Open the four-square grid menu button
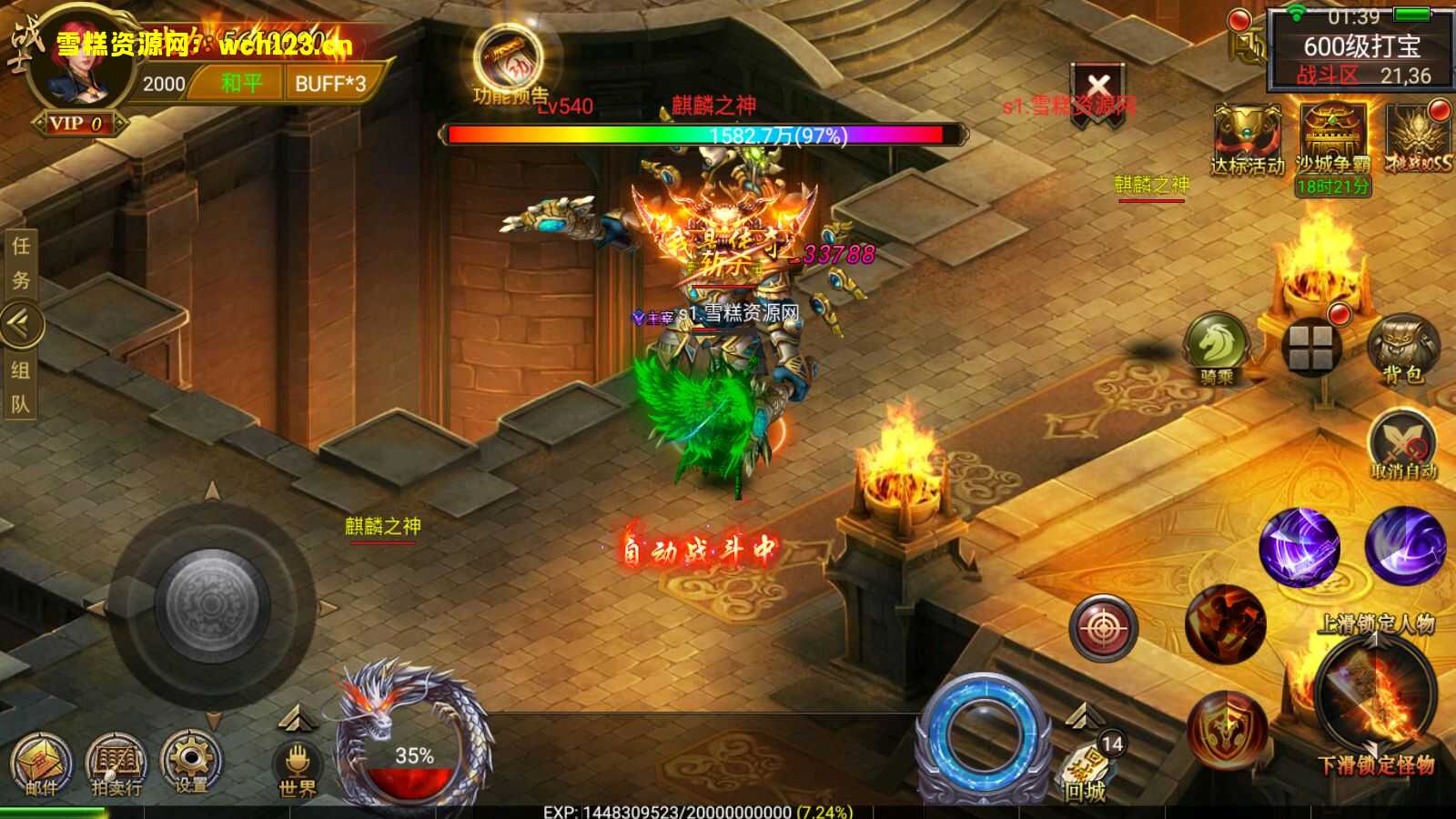This screenshot has height=819, width=1456. pos(1310,348)
